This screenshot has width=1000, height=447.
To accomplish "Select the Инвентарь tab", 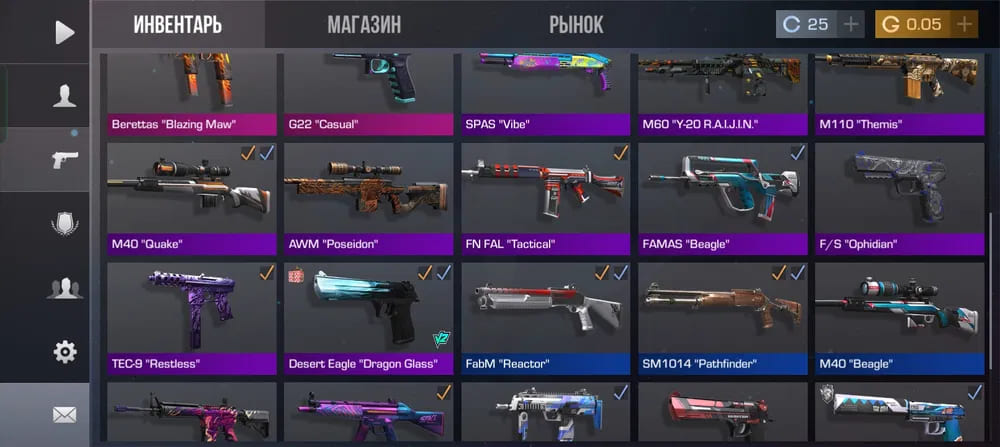I will click(x=178, y=25).
